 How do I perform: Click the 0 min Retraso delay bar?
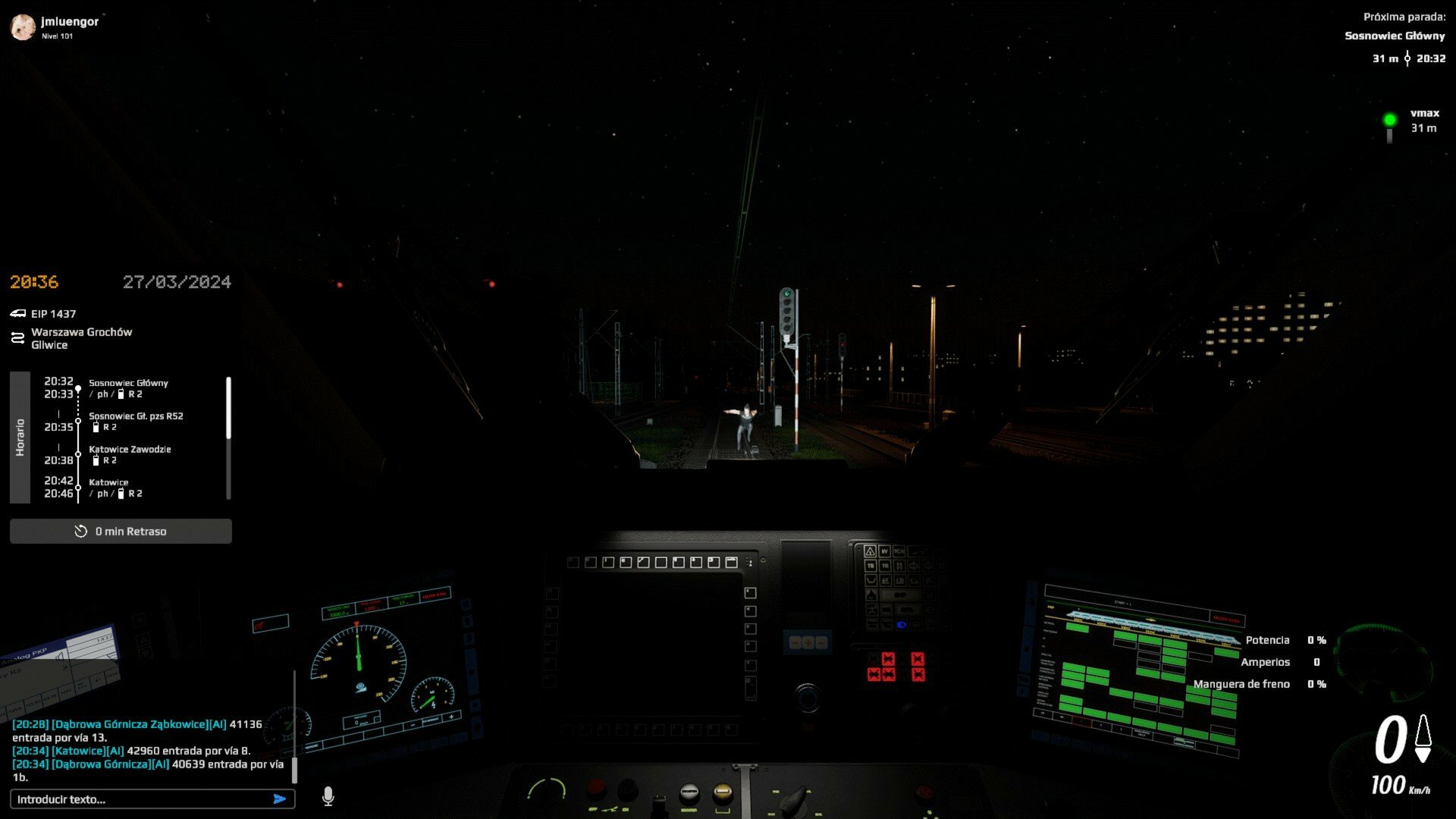point(121,532)
